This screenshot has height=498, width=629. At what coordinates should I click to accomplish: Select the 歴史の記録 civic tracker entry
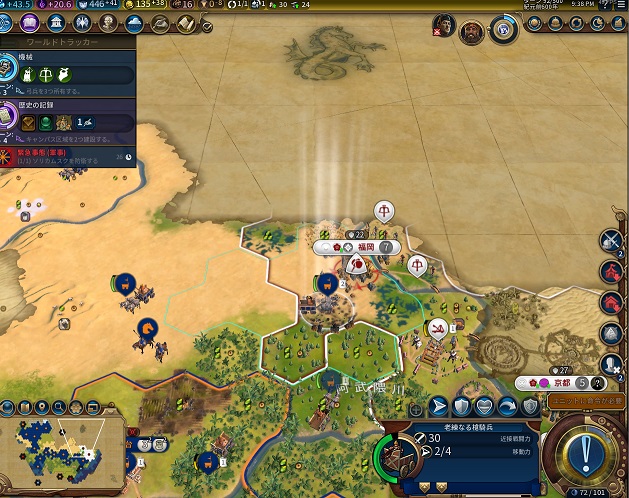point(68,116)
